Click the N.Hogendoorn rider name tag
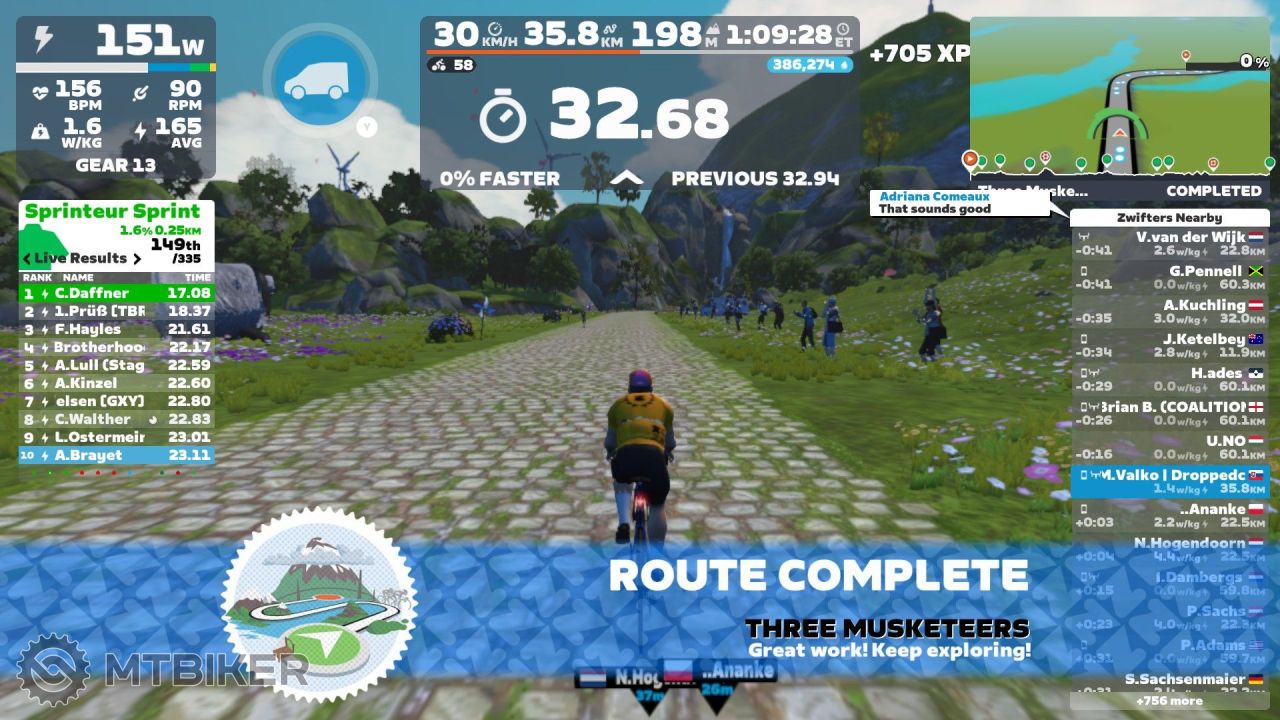1280x720 pixels. coord(618,677)
